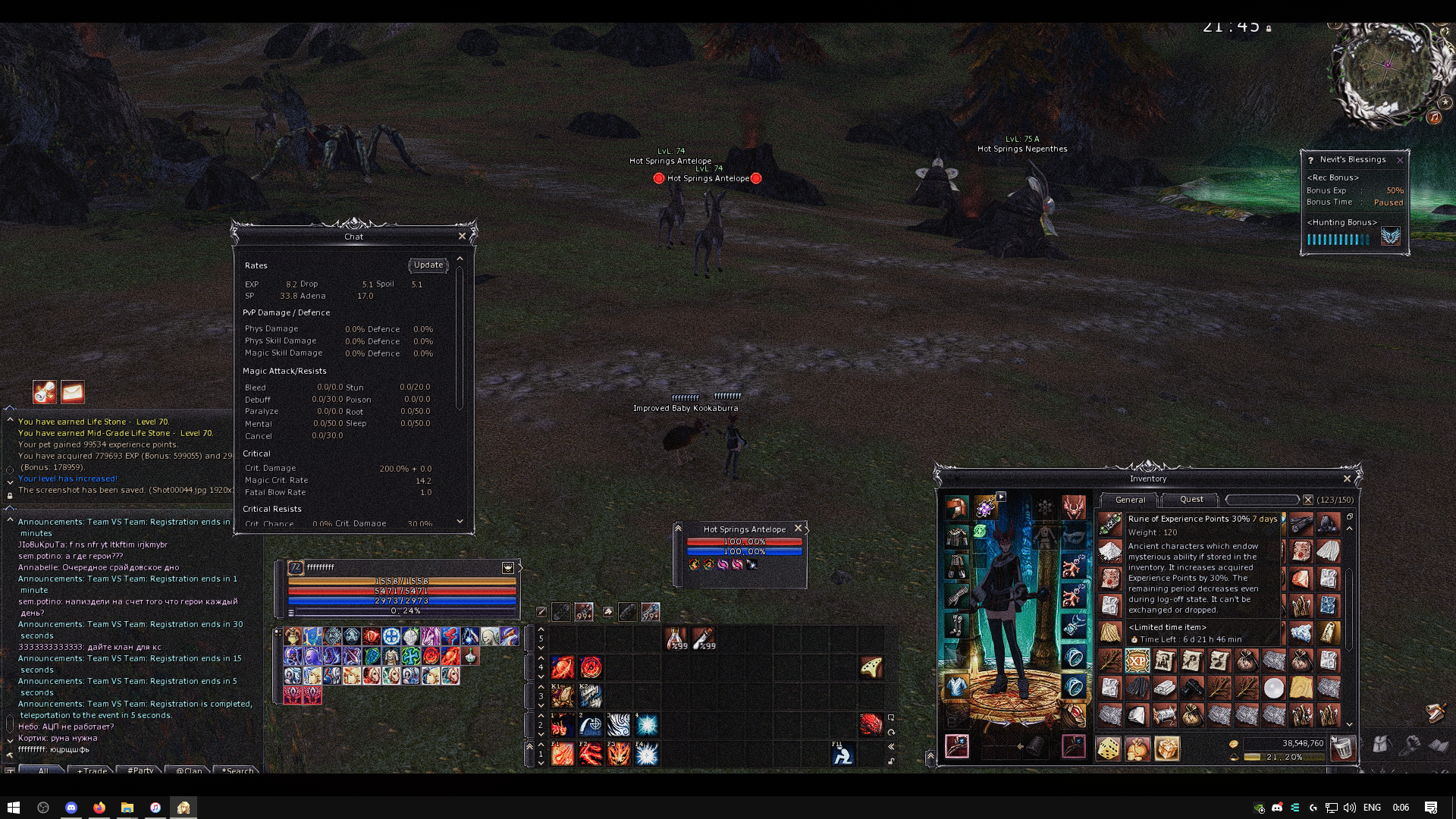Close the Nevit's Blessings panel
Viewport: 1456px width, 819px height.
point(1400,160)
